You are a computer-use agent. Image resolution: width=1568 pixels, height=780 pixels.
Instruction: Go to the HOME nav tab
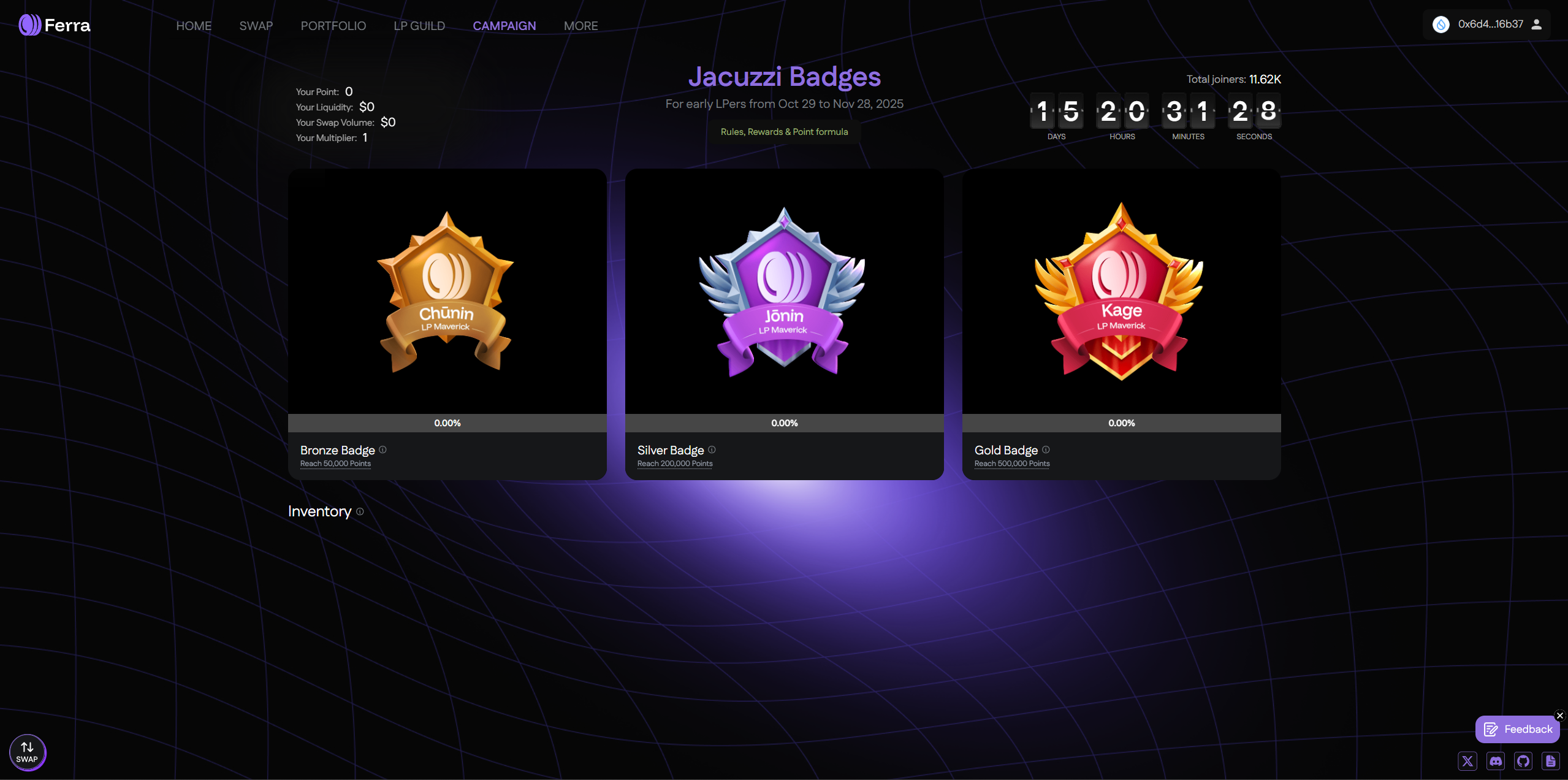[194, 26]
